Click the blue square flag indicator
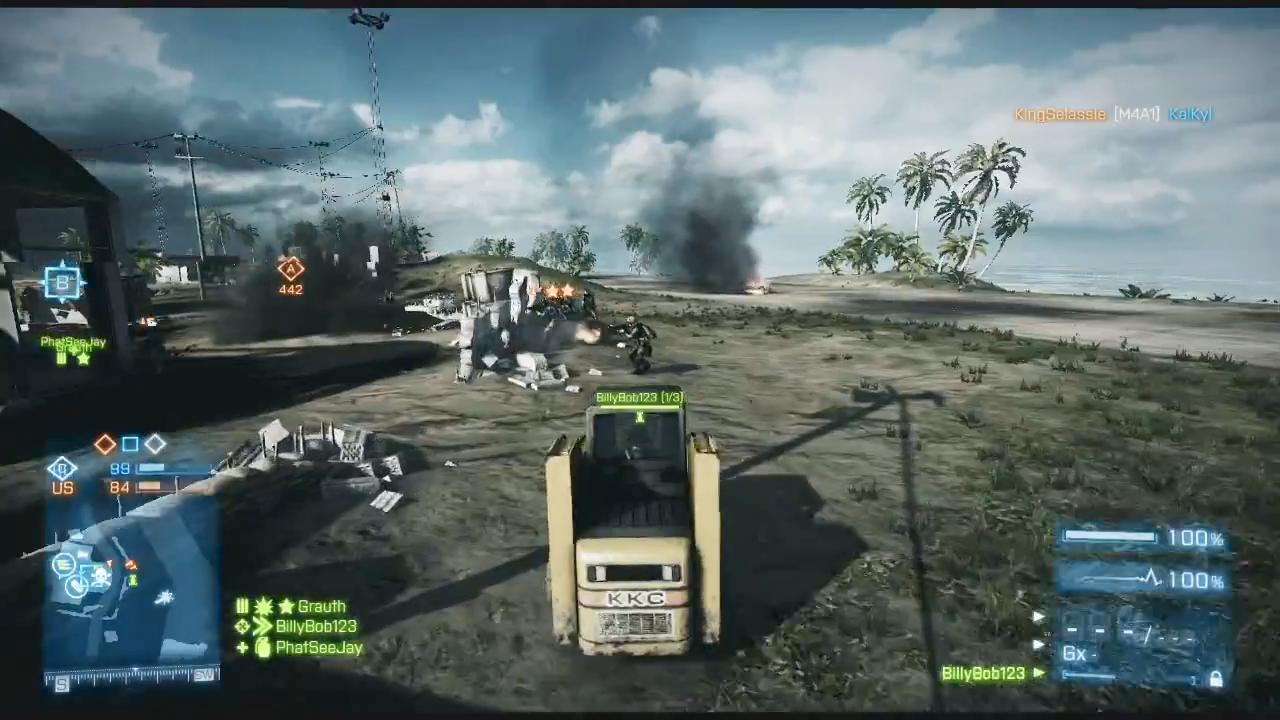This screenshot has height=720, width=1280. (x=130, y=444)
